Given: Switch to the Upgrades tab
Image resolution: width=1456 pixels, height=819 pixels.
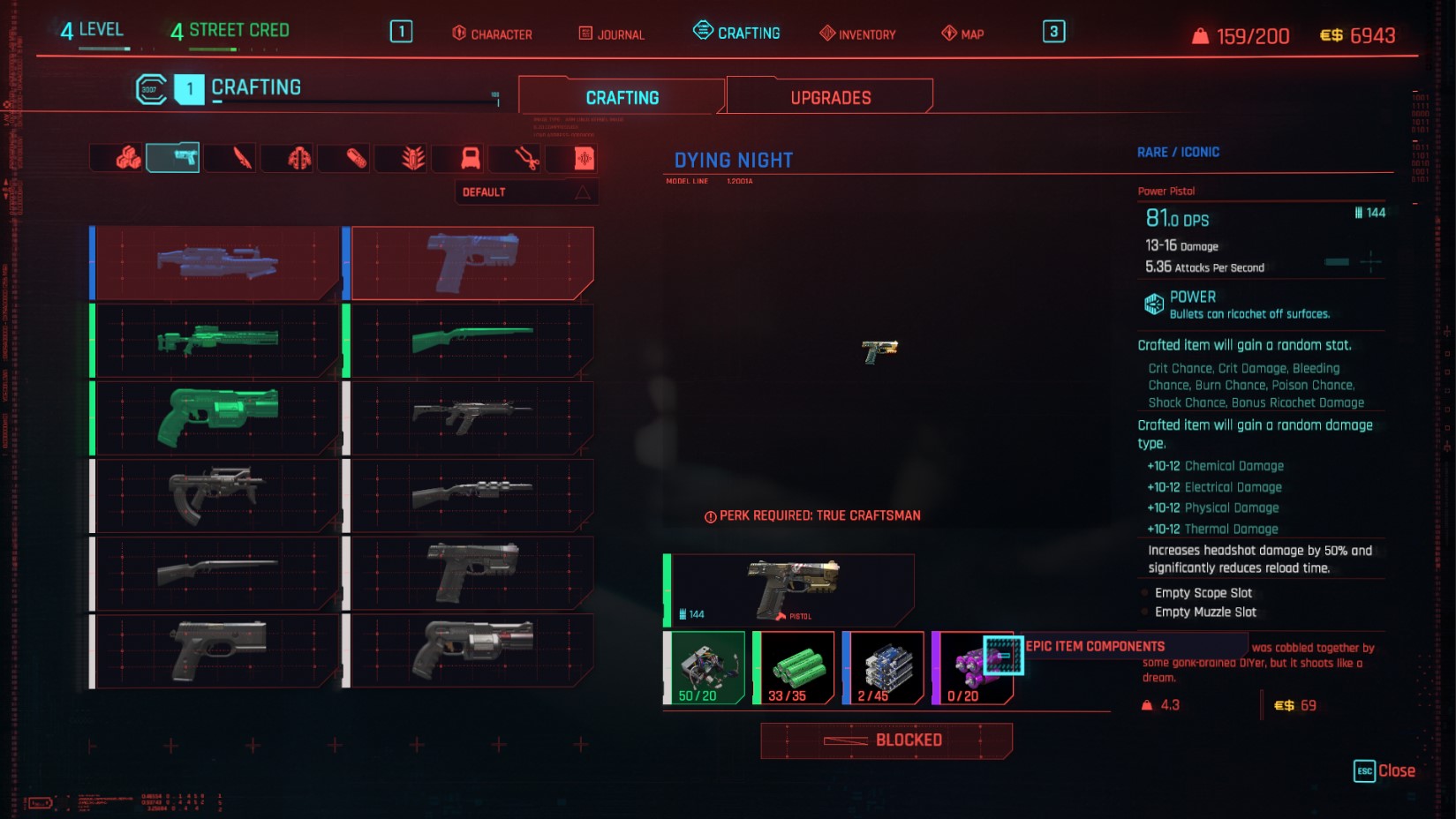Looking at the screenshot, I should (x=830, y=97).
